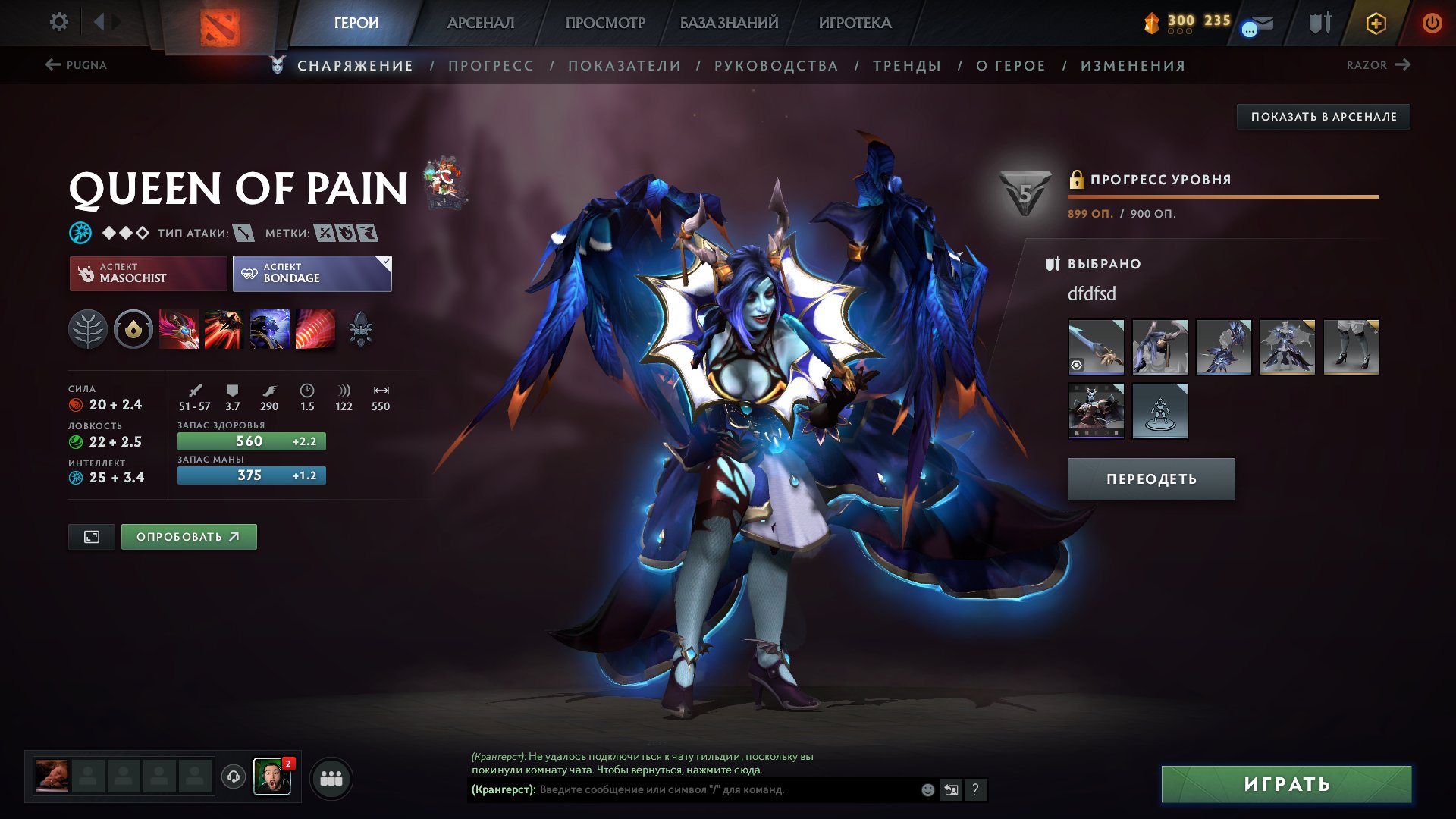Open the Scream of Pain ability icon

point(268,329)
